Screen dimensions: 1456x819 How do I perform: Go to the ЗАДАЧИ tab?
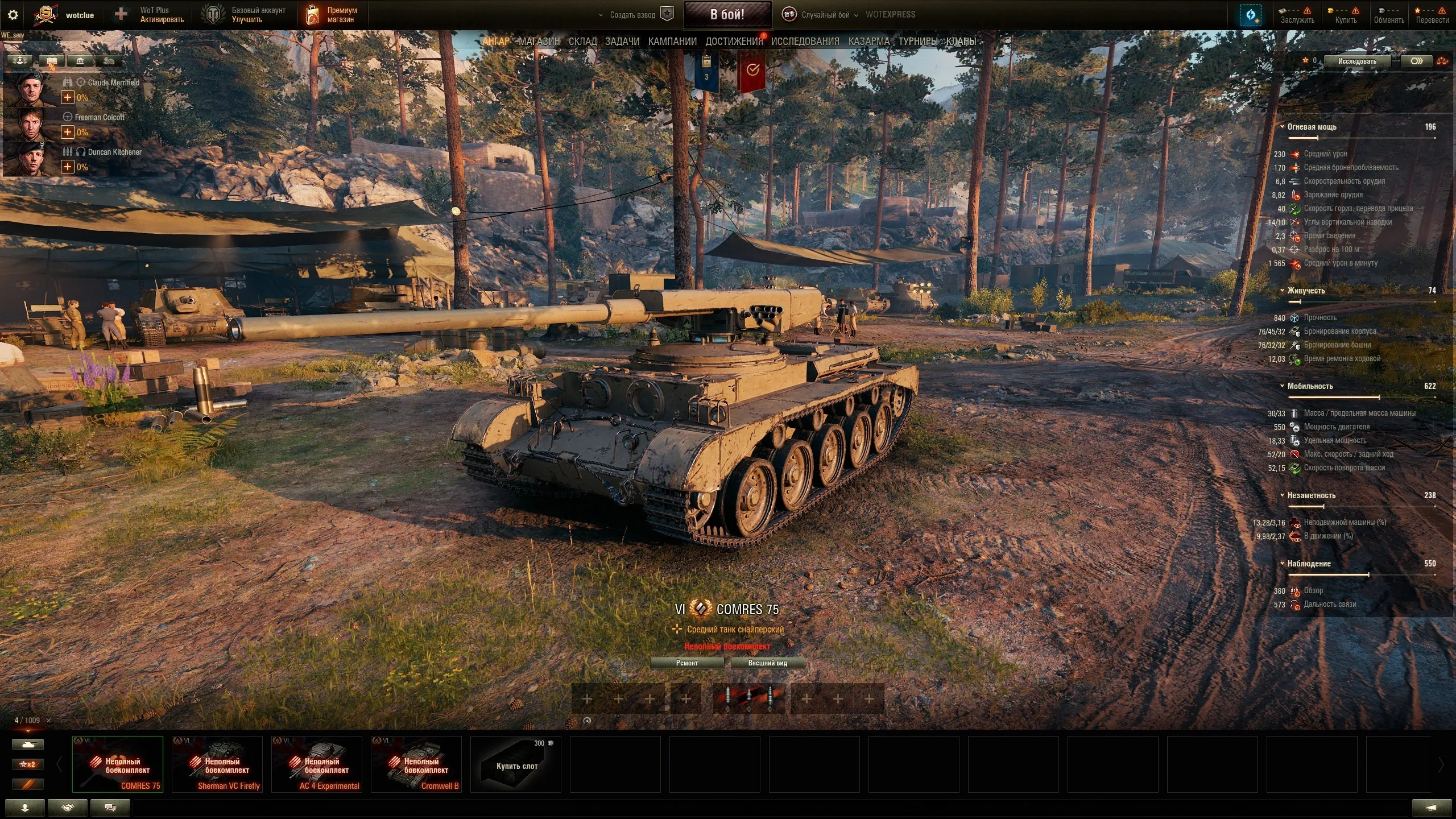point(622,42)
